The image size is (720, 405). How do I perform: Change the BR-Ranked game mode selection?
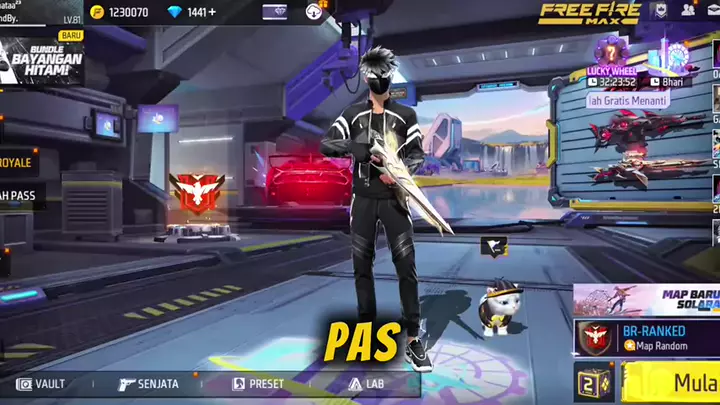[647, 337]
